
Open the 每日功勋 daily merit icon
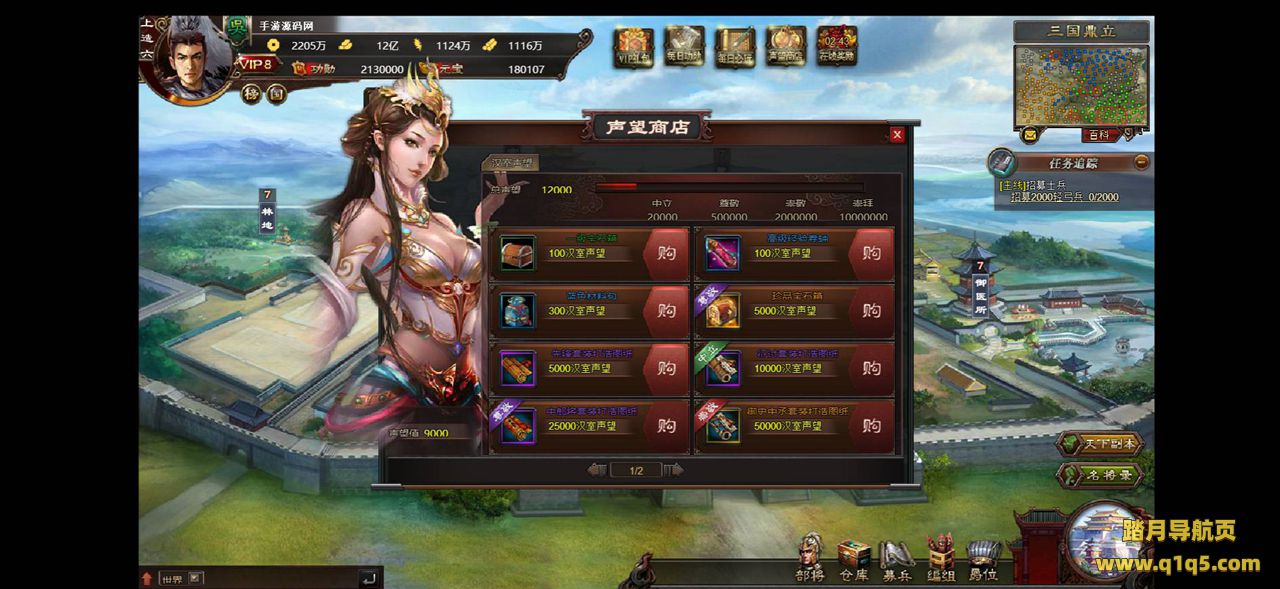[x=685, y=47]
